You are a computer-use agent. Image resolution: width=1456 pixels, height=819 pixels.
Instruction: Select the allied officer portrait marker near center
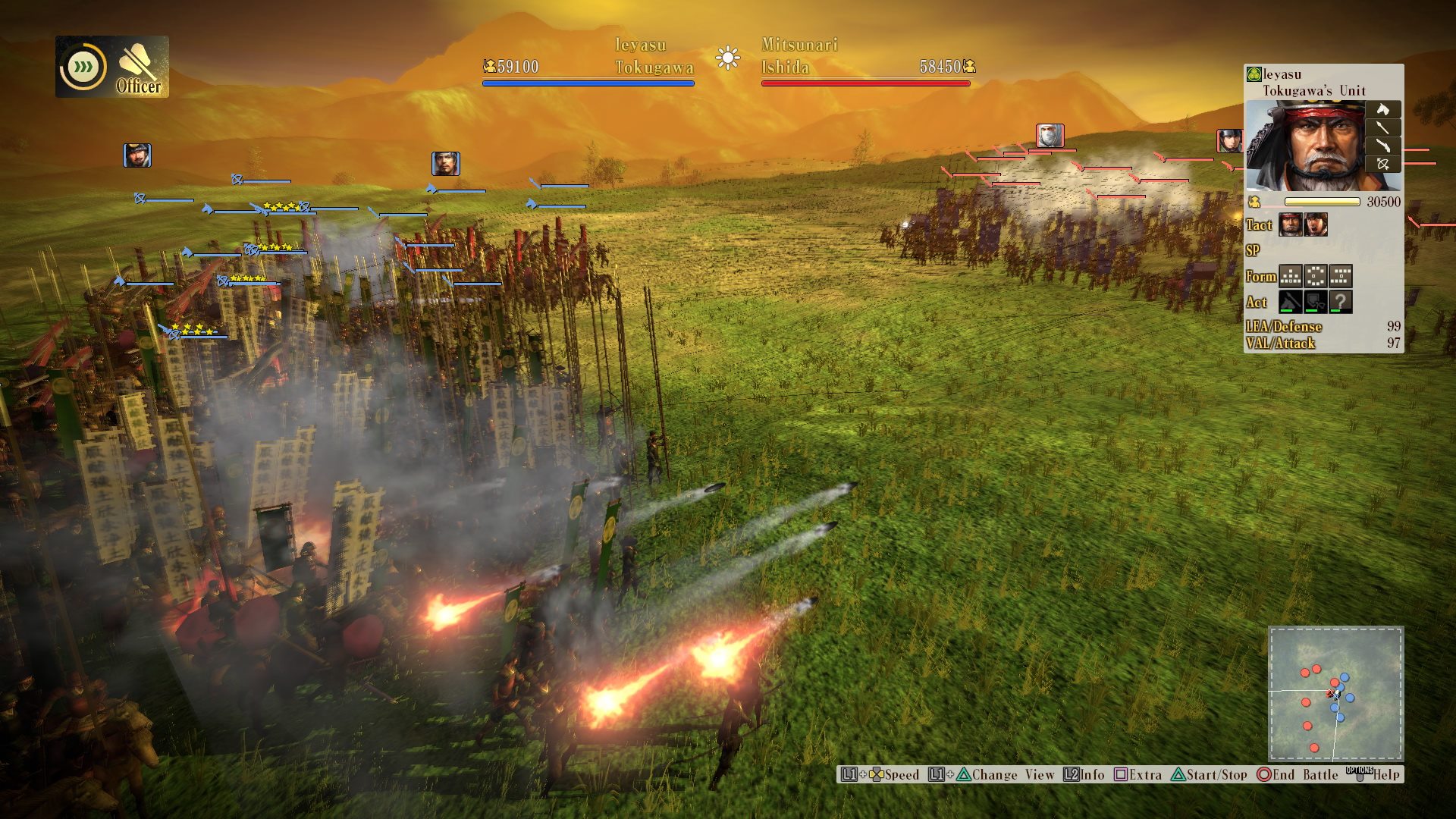coord(446,163)
